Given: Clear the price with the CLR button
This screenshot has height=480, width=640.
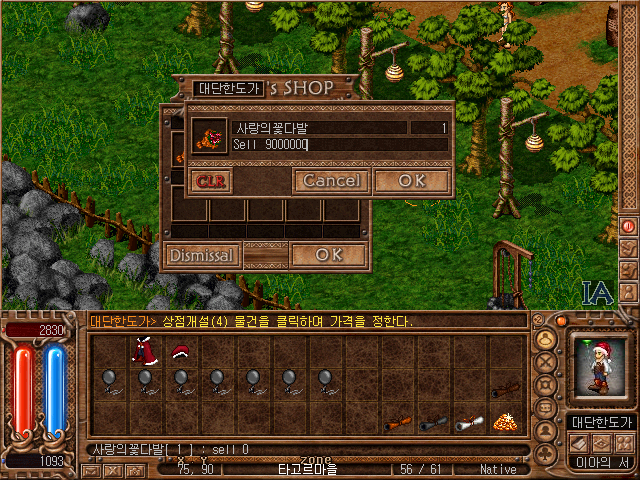Looking at the screenshot, I should pyautogui.click(x=211, y=181).
